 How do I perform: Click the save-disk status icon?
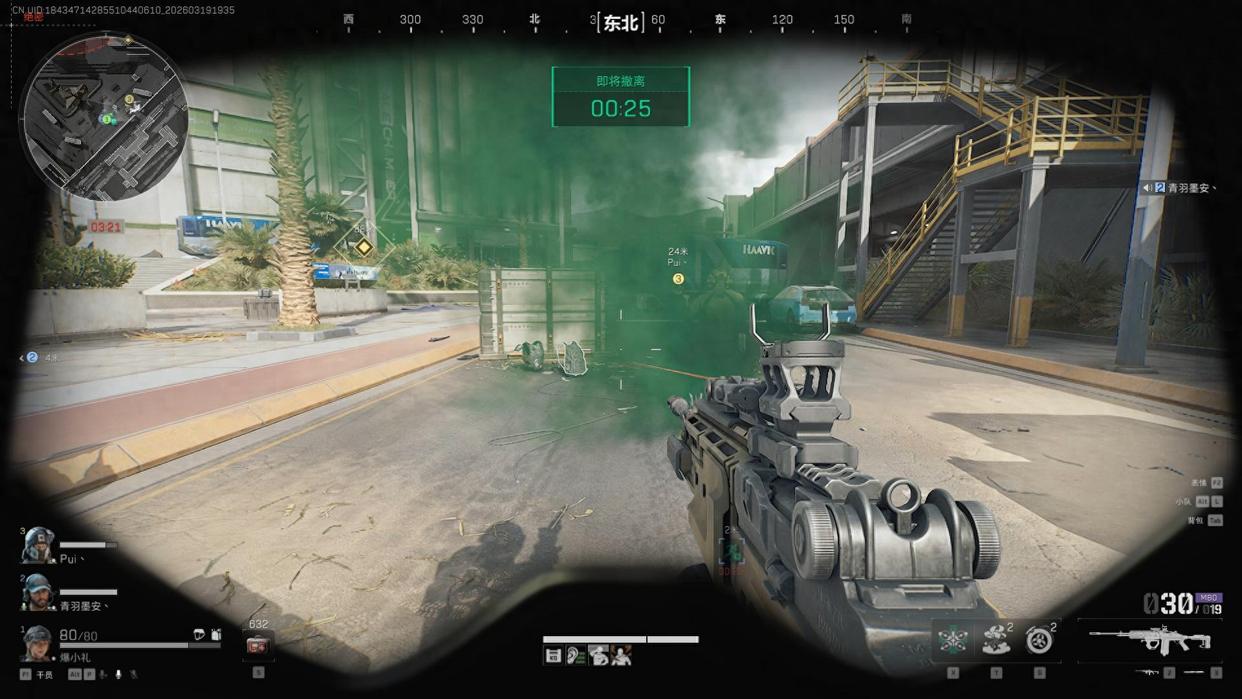[x=553, y=656]
